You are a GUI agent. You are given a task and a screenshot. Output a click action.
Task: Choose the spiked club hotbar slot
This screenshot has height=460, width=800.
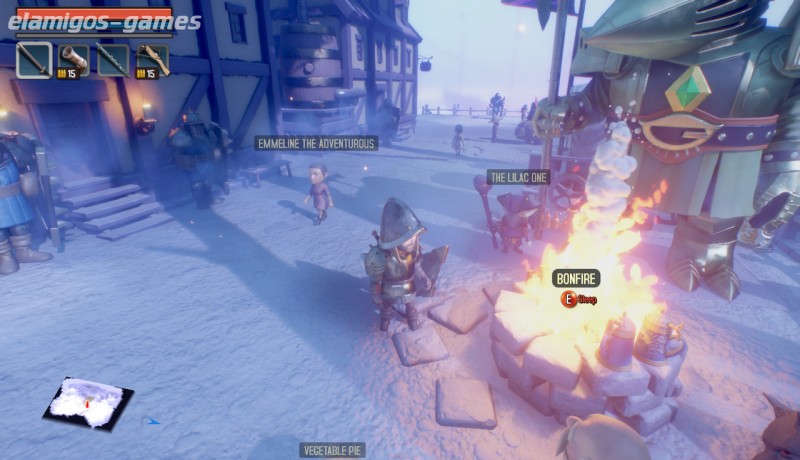pyautogui.click(x=113, y=60)
